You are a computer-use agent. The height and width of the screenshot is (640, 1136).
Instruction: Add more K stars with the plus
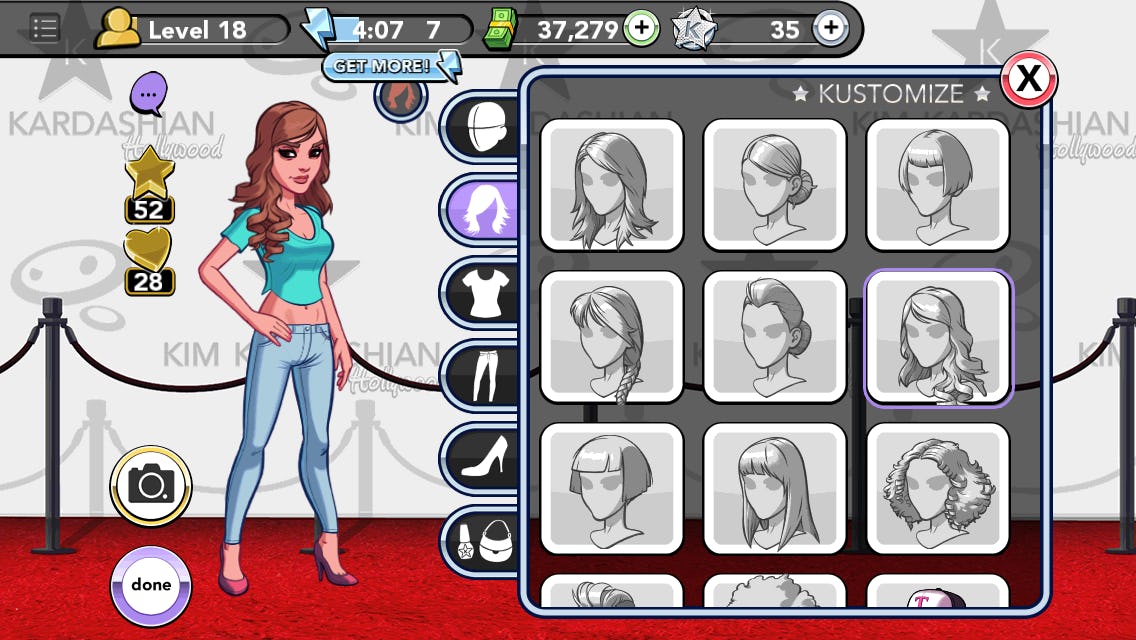pos(830,29)
